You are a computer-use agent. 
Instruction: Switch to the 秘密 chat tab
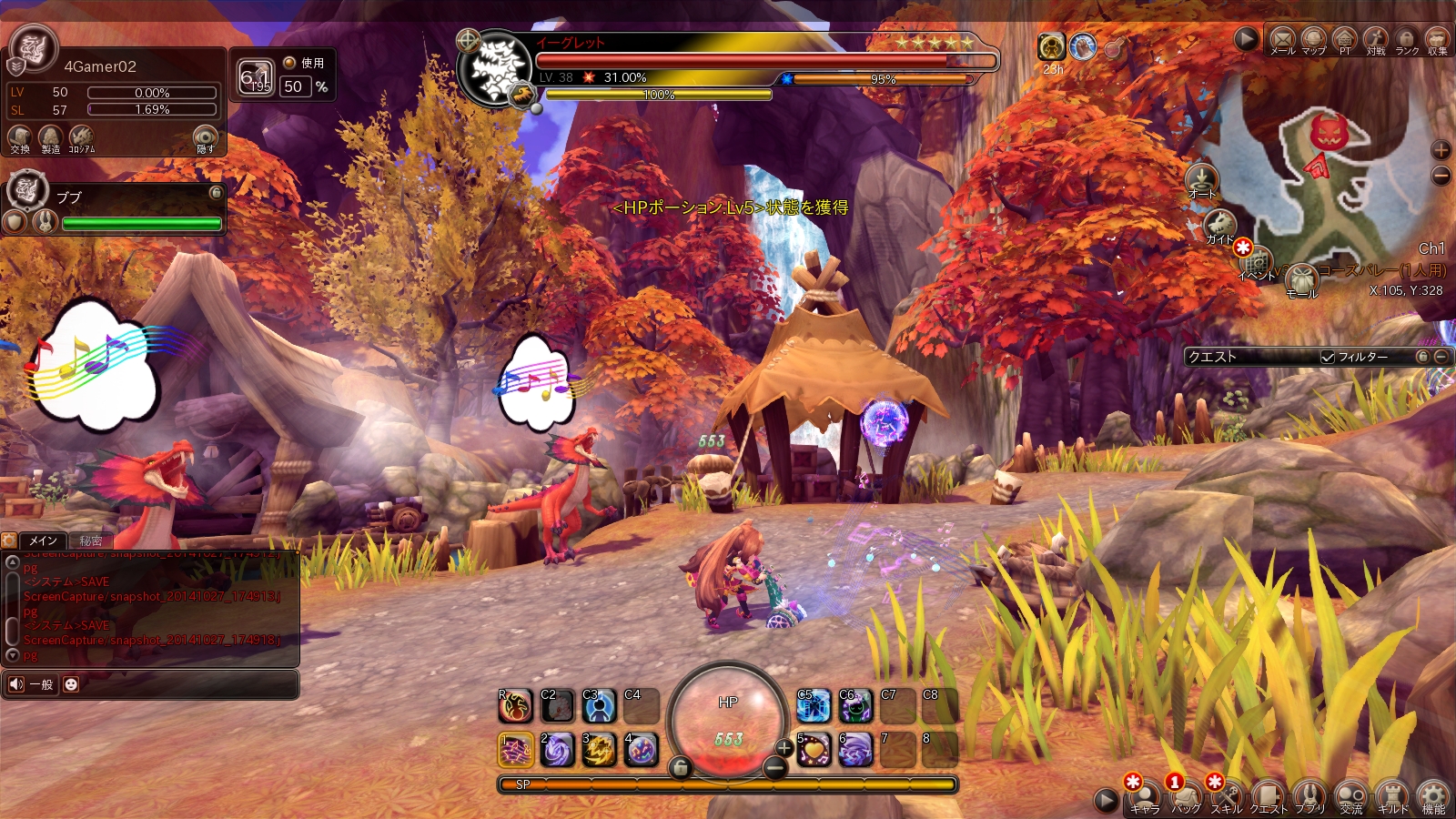pyautogui.click(x=90, y=541)
